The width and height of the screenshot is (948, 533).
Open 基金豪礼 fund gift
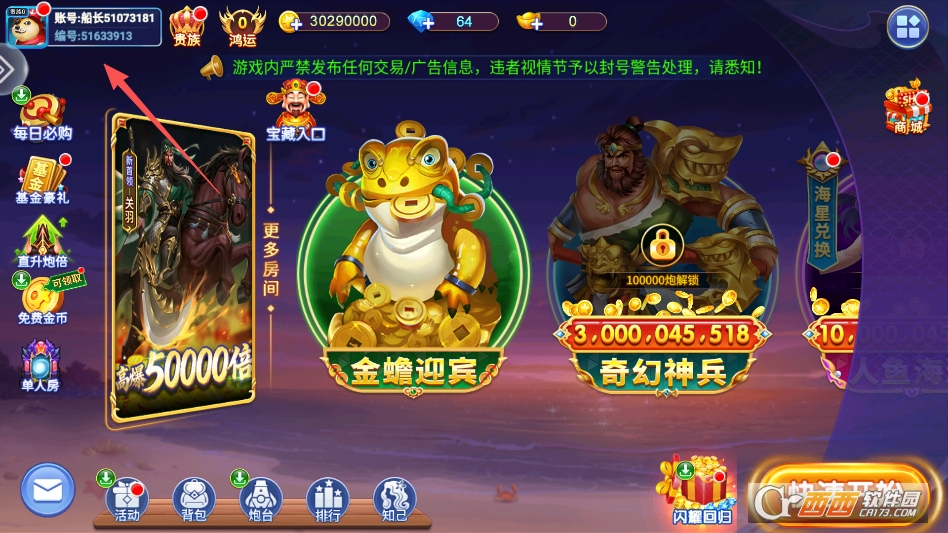[x=42, y=179]
